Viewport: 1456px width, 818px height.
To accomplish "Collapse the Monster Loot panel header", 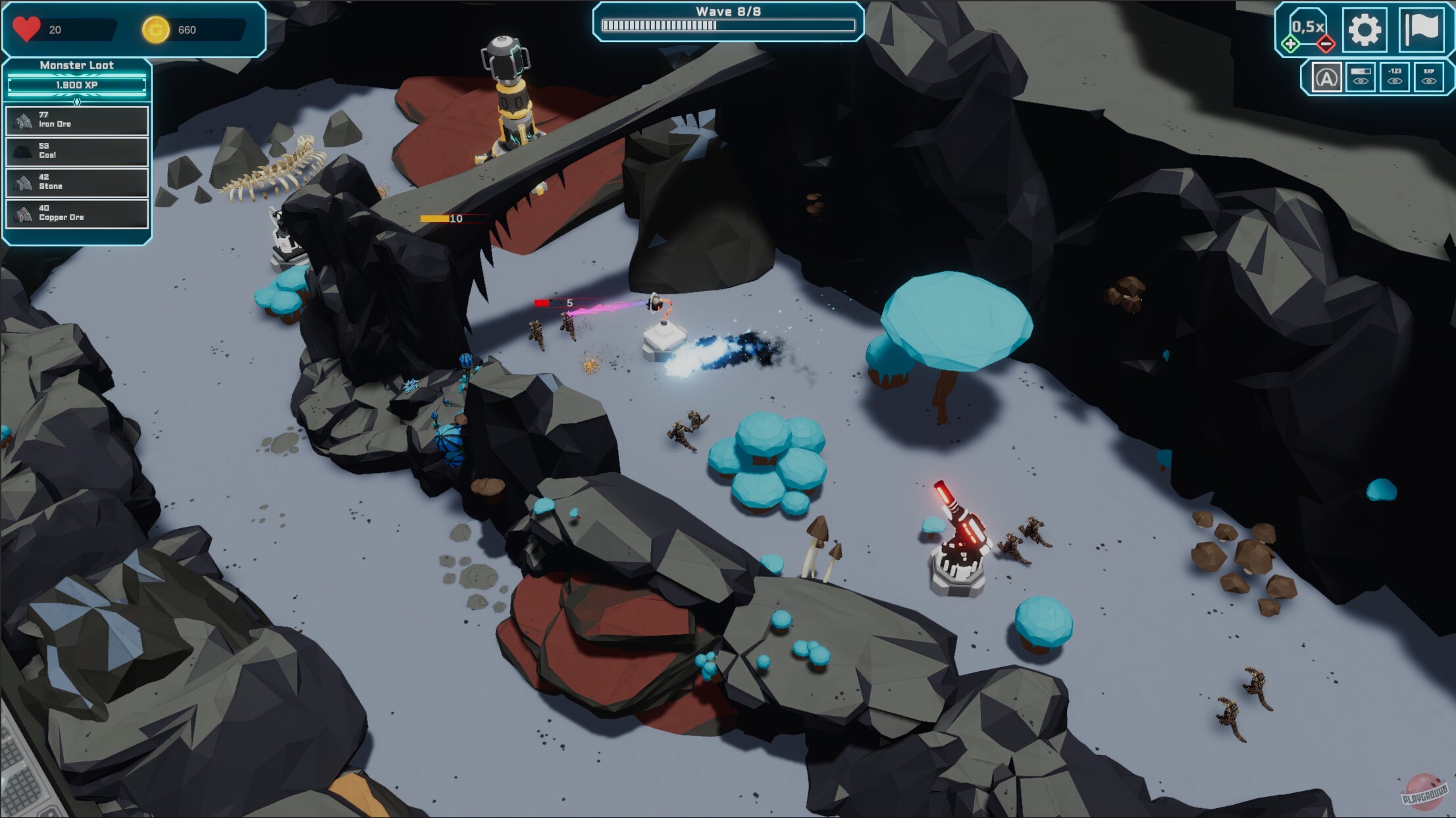I will click(x=76, y=65).
